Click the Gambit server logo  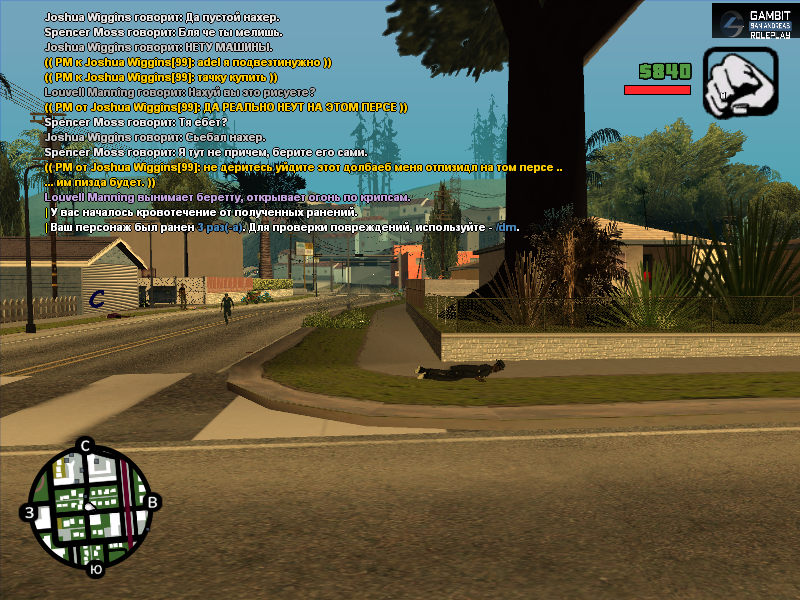coord(754,22)
